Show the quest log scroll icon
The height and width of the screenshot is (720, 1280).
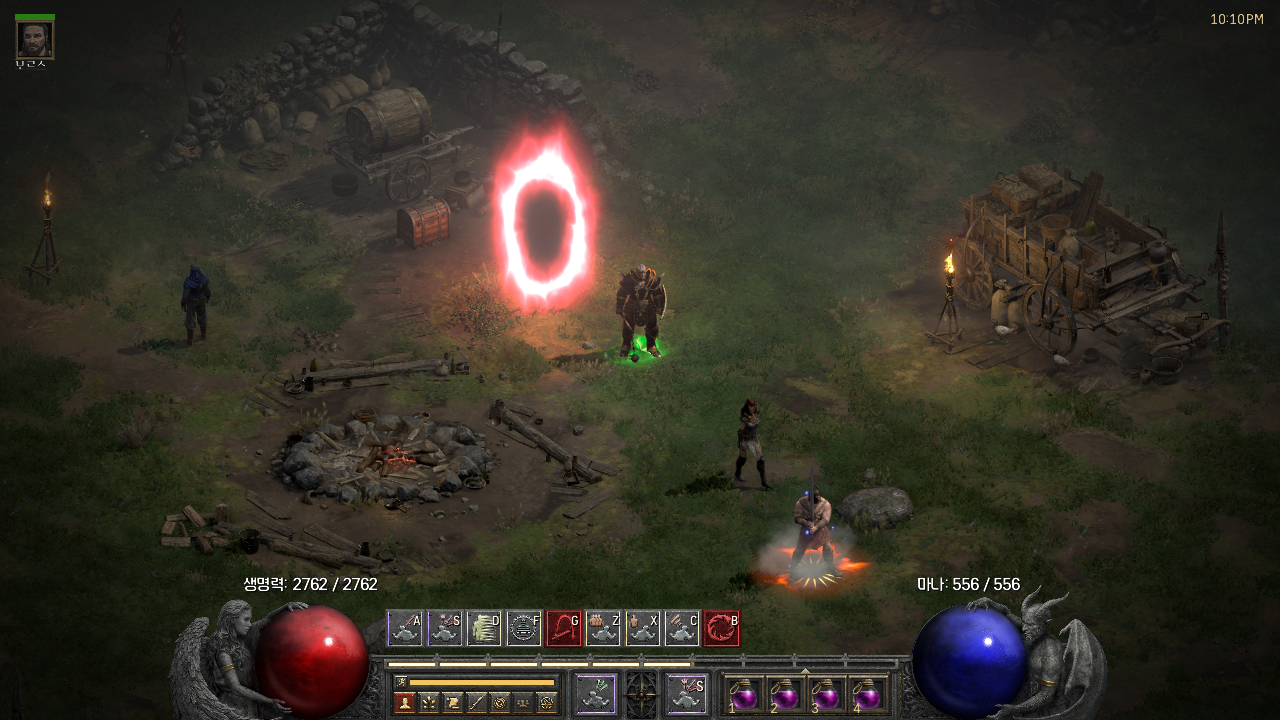[x=452, y=702]
